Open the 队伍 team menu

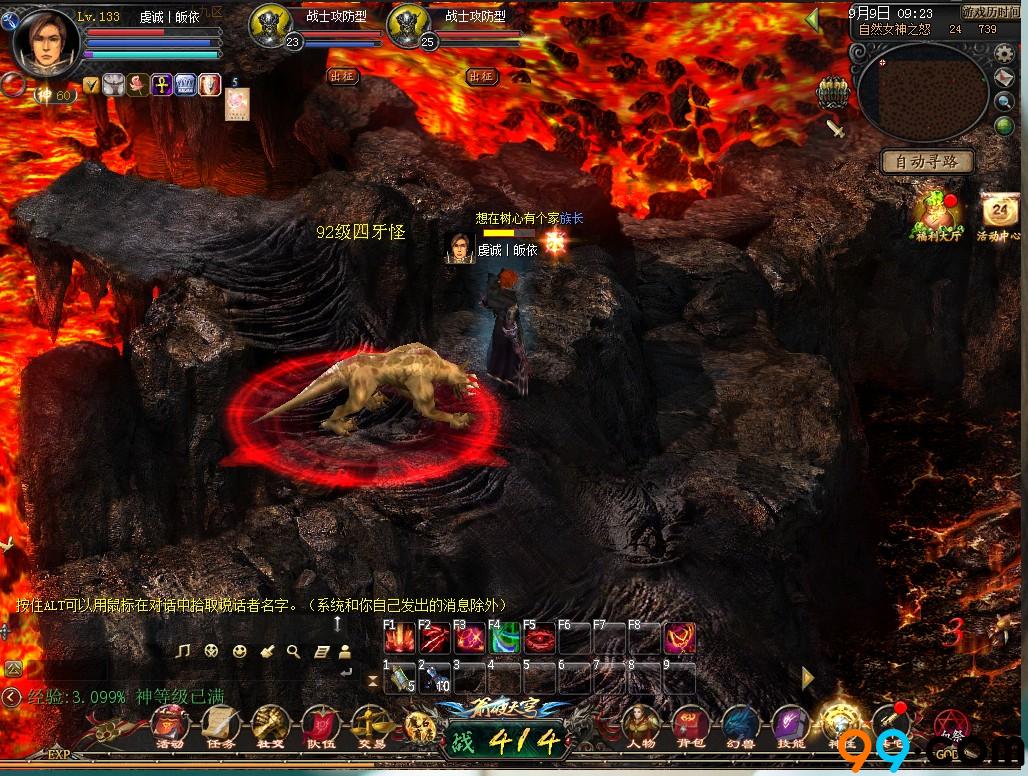pyautogui.click(x=320, y=725)
